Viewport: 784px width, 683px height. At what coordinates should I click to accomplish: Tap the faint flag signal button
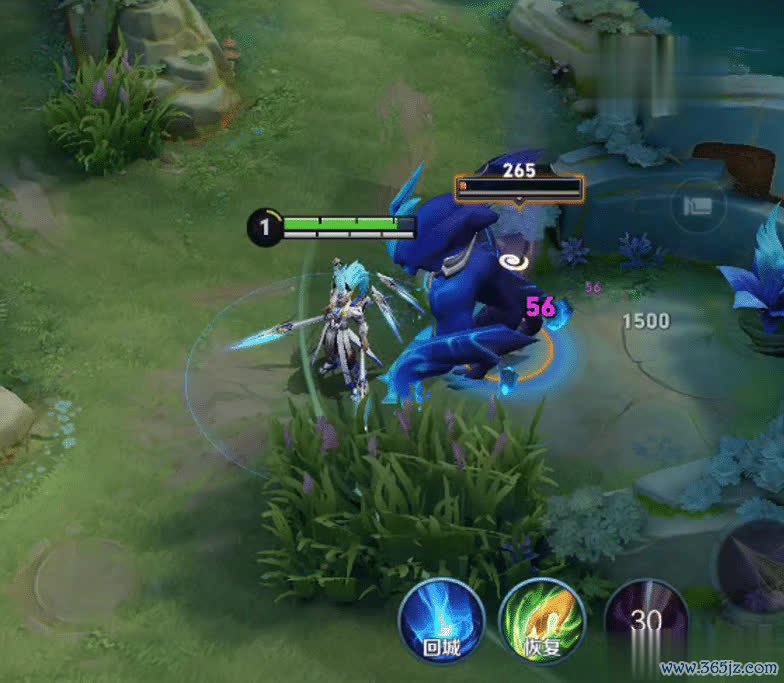pos(699,207)
